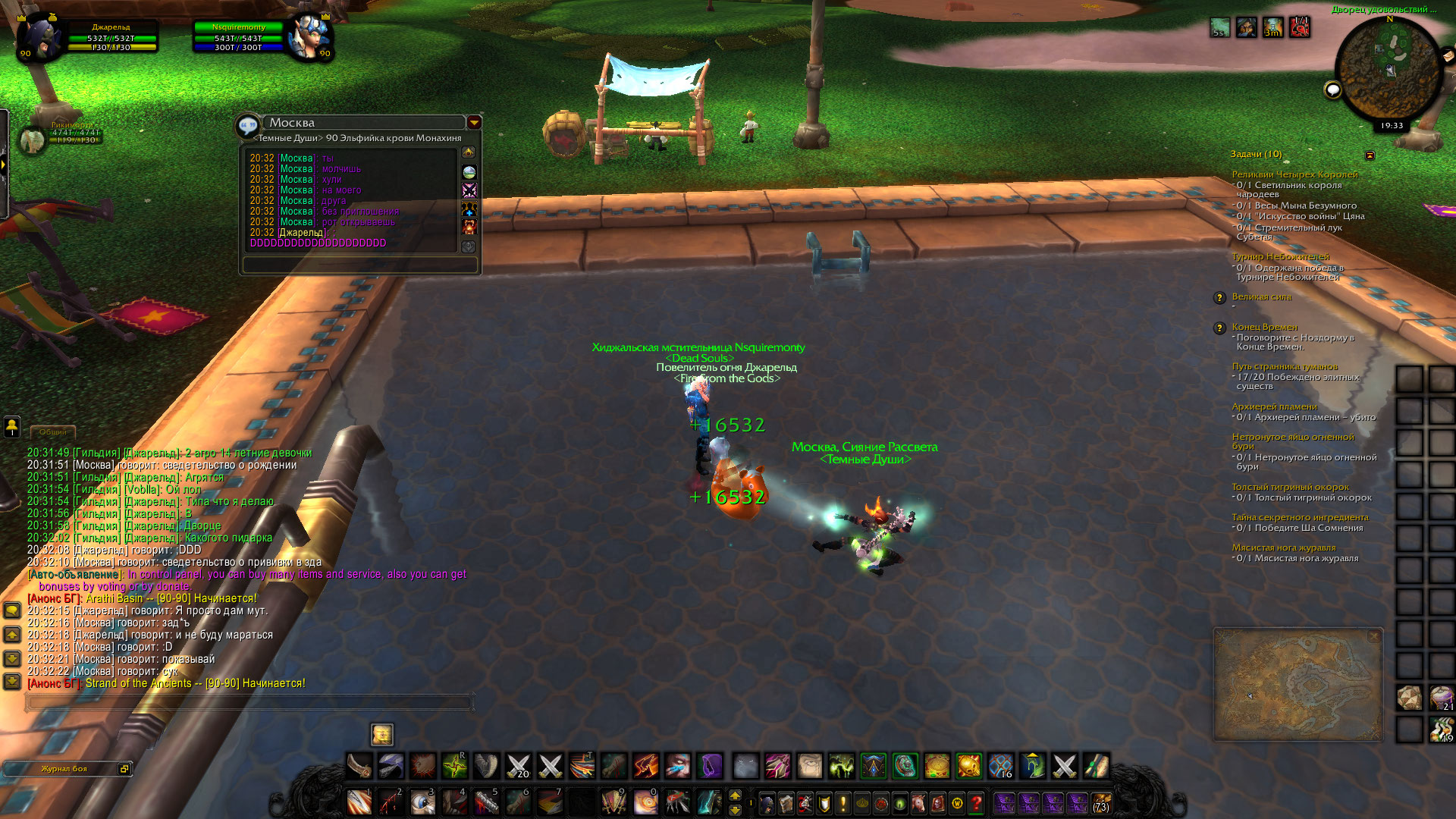
Task: Switch to the Общий chat tab
Action: 53,432
